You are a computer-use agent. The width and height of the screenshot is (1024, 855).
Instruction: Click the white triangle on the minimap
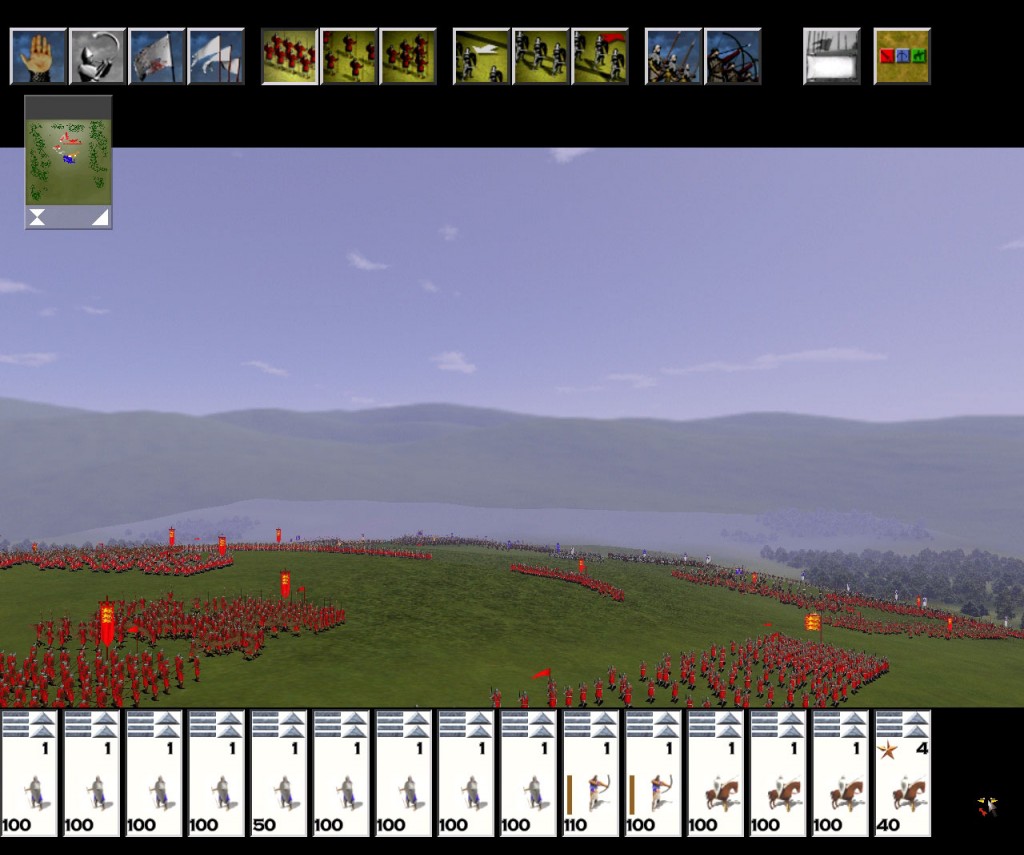[x=101, y=218]
